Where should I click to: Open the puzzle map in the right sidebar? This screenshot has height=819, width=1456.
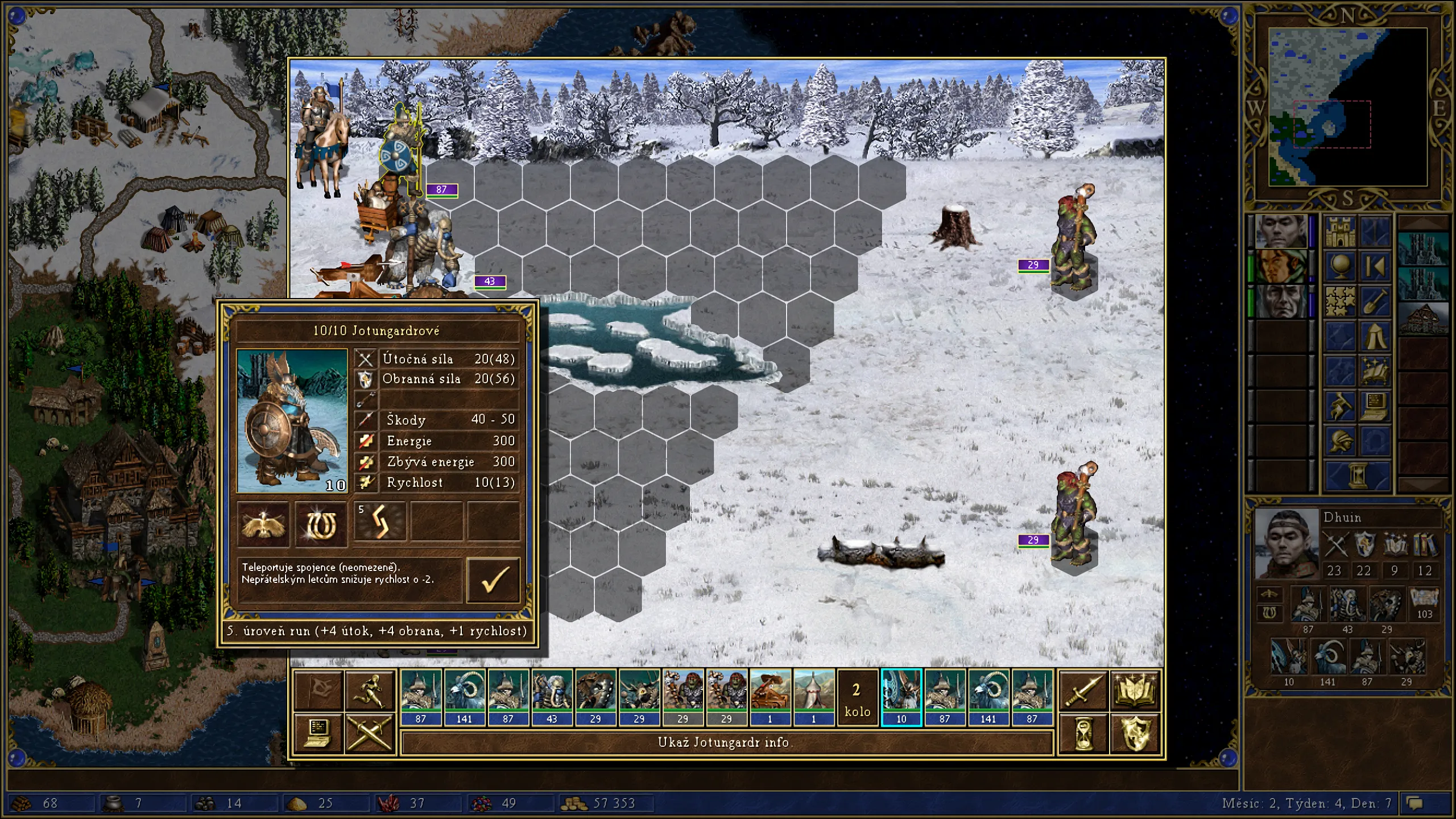1340,301
